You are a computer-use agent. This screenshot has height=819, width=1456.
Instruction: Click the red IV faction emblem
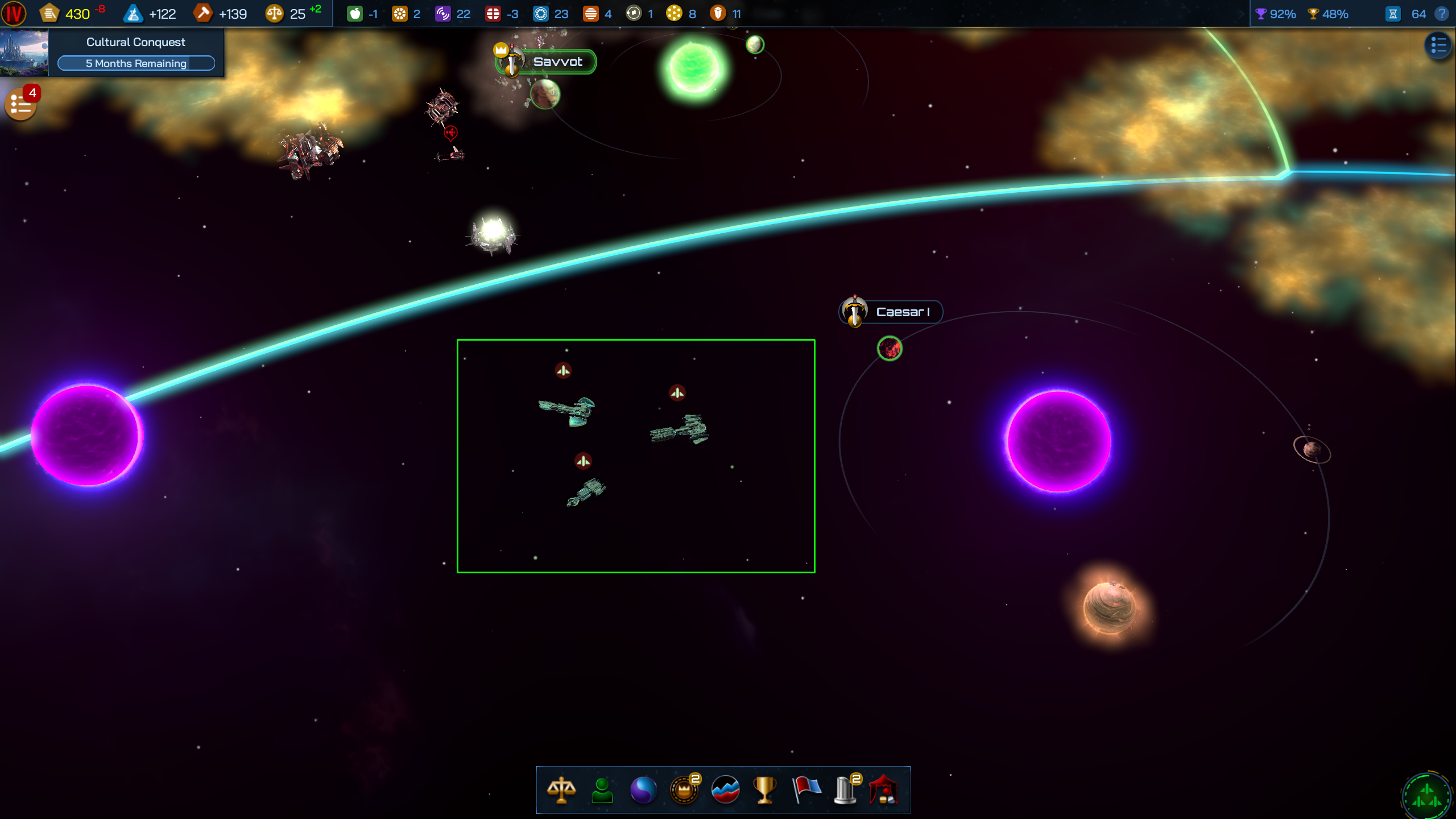tap(14, 14)
